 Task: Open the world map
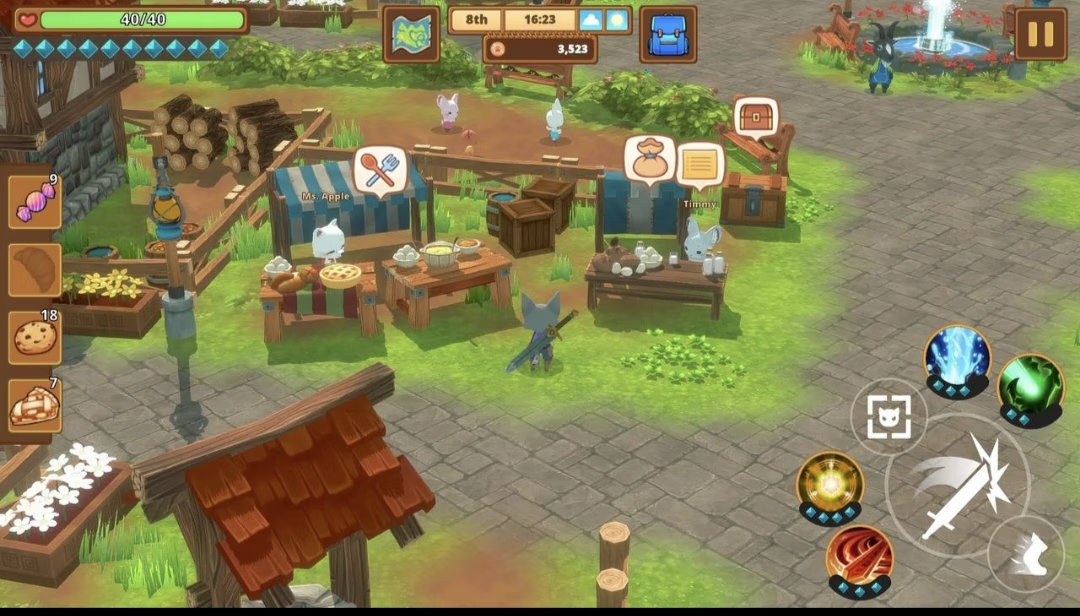(411, 34)
